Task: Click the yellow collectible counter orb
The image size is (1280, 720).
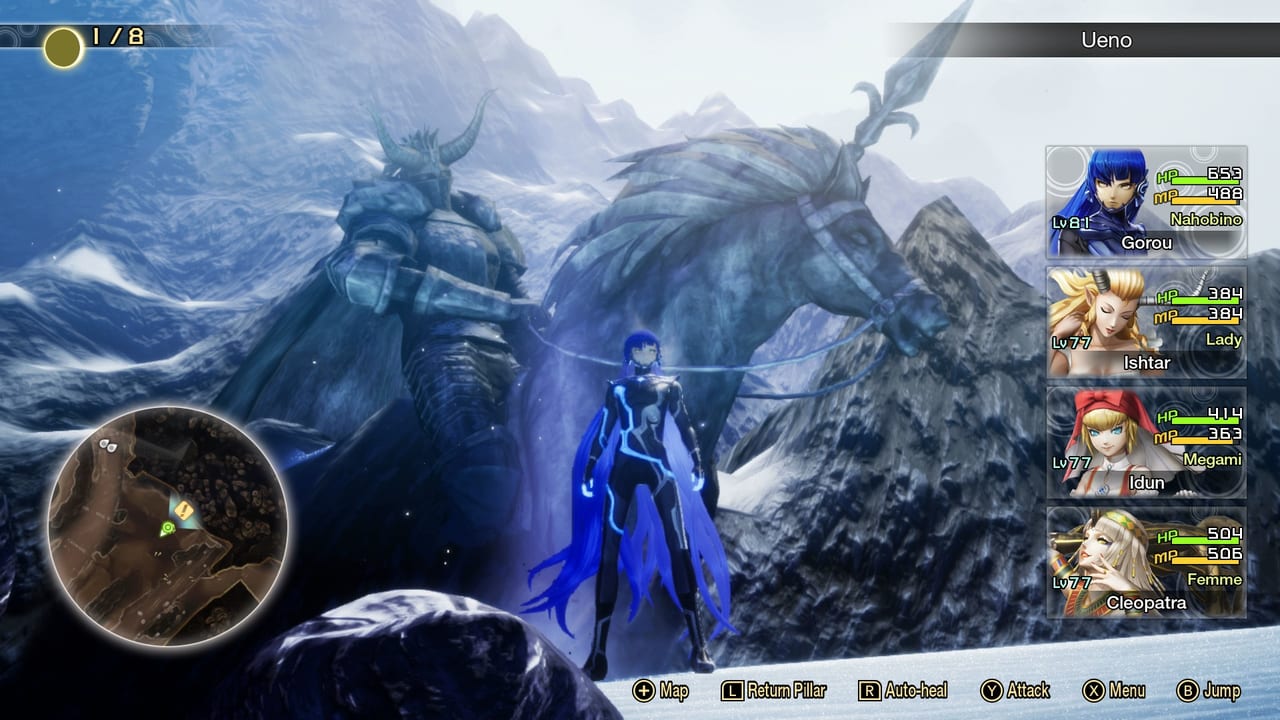Action: pyautogui.click(x=62, y=44)
